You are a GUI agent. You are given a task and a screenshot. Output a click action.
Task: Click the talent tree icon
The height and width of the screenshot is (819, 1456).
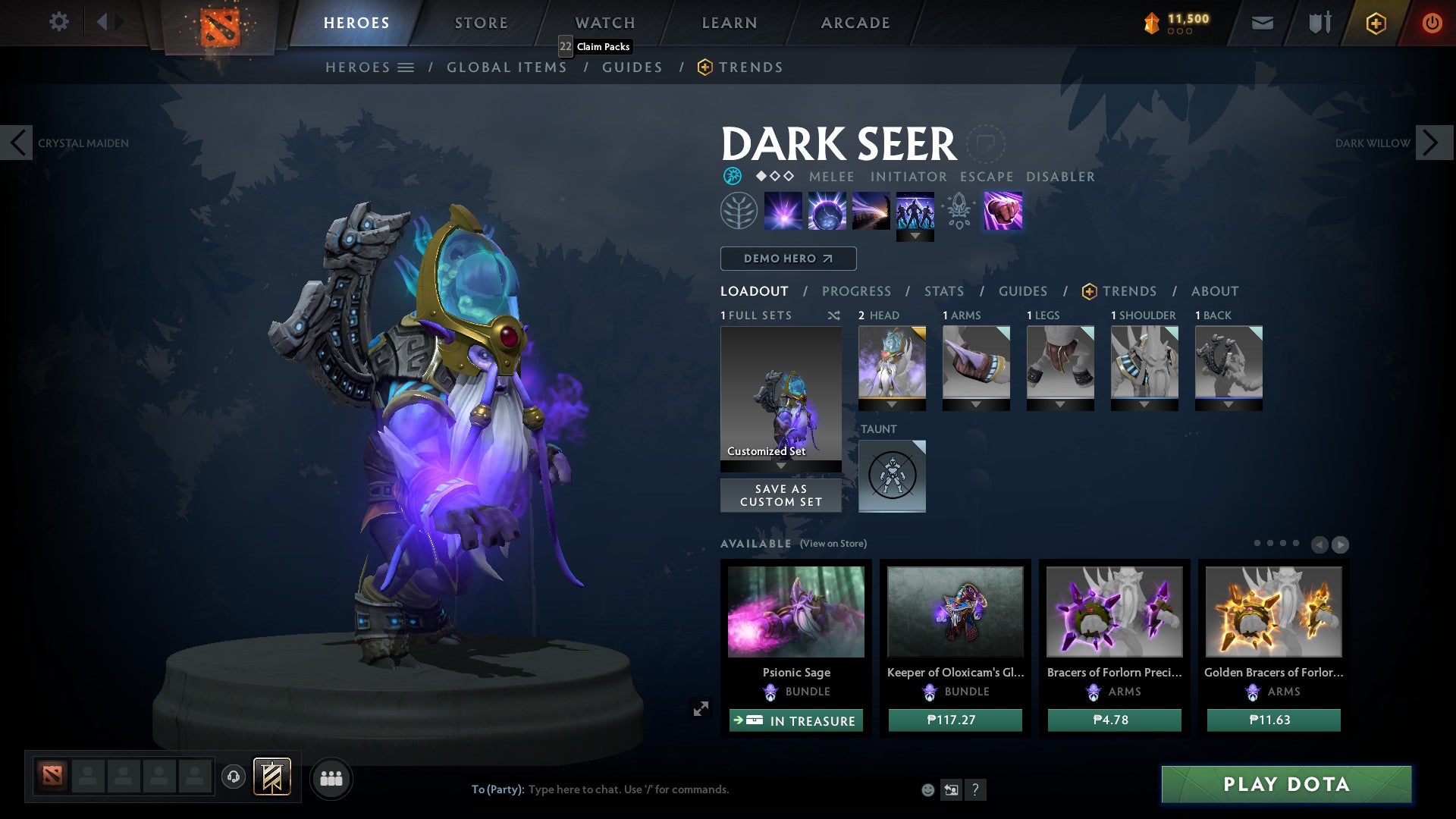point(738,209)
